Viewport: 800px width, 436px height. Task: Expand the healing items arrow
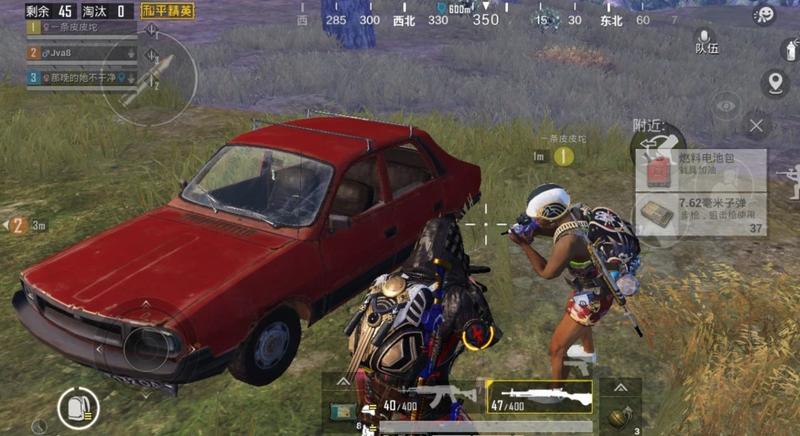342,383
